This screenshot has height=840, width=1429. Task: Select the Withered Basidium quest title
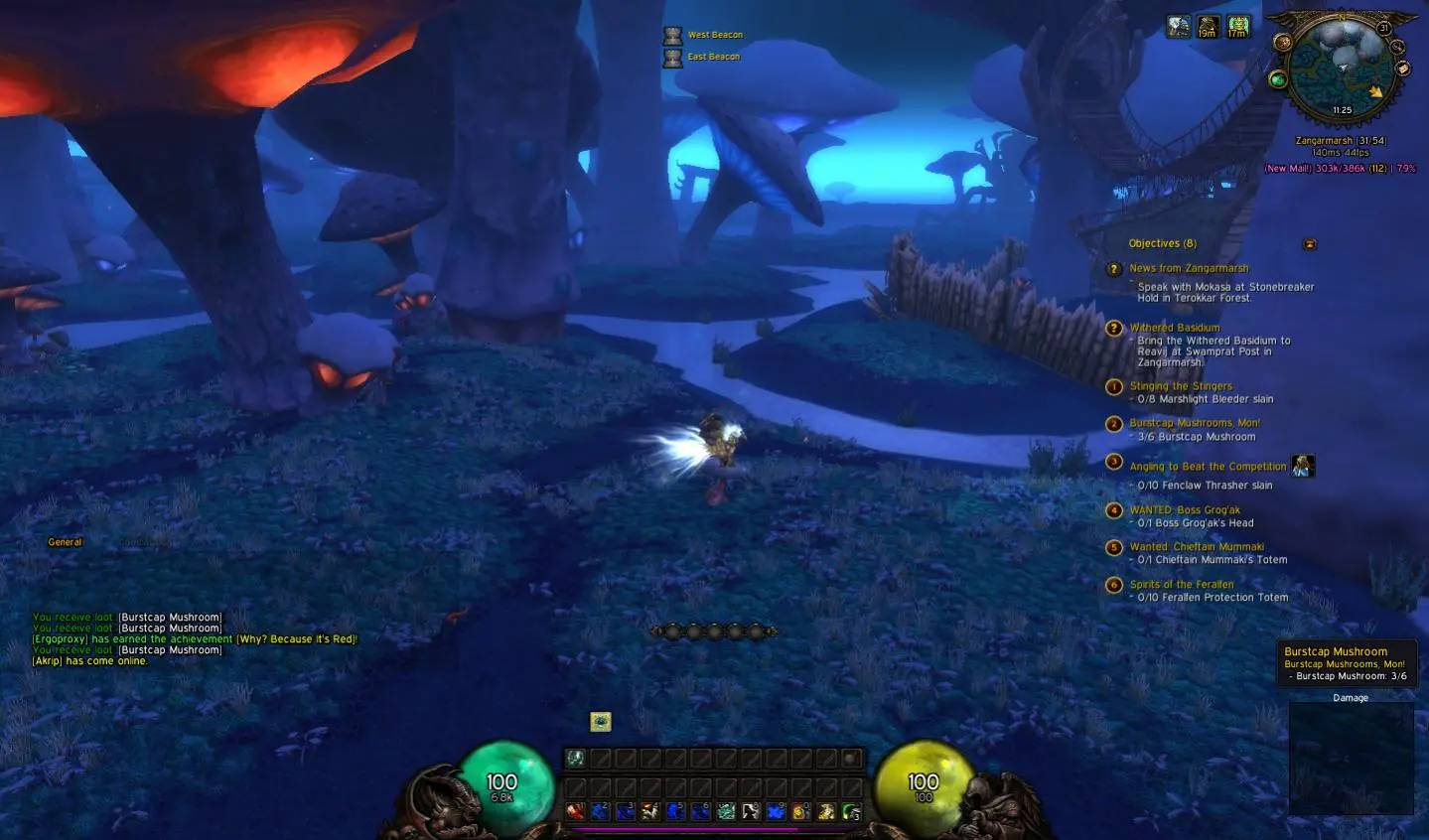pos(1174,328)
